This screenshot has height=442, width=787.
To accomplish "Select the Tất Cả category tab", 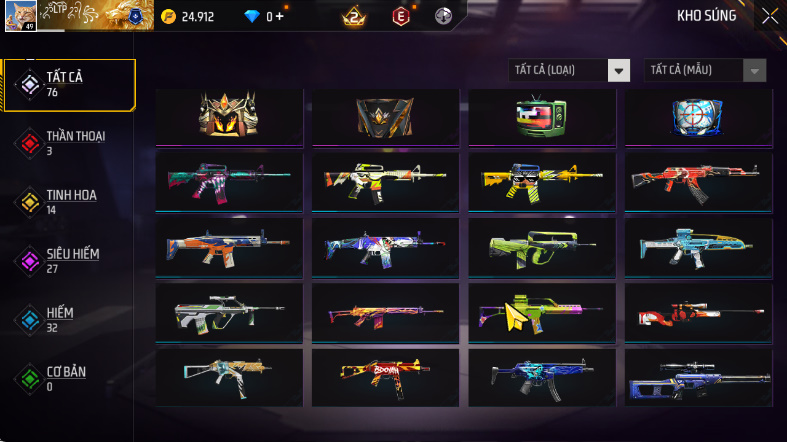I will tap(68, 84).
